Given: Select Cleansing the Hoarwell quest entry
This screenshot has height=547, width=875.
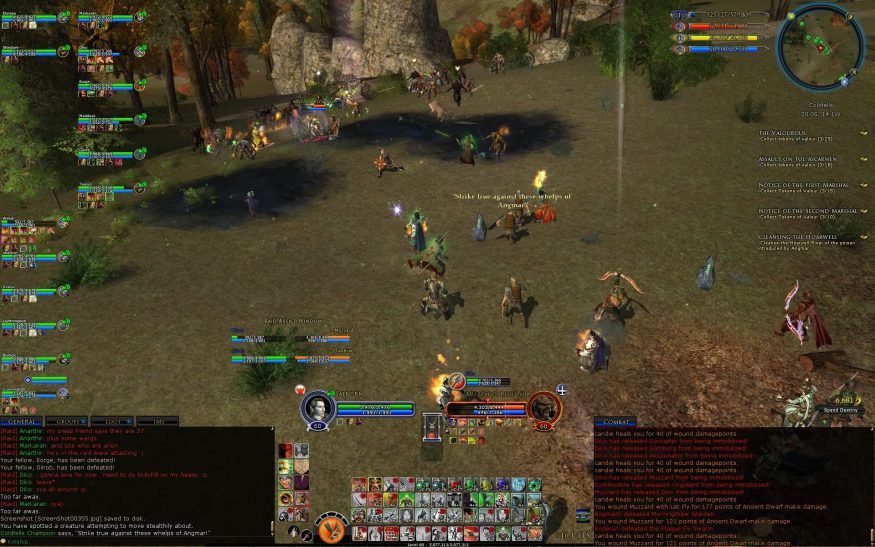Looking at the screenshot, I should 798,237.
